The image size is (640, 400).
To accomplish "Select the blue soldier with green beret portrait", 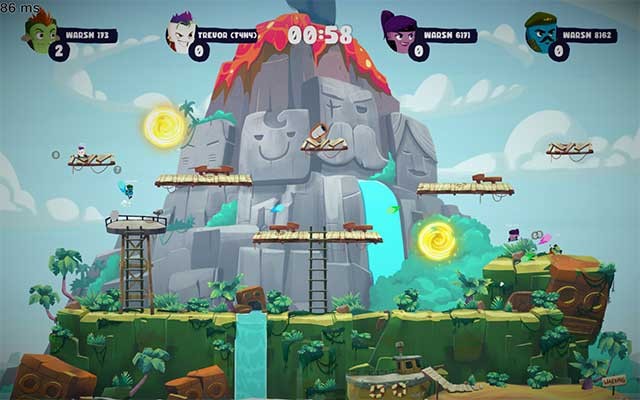I will click(x=541, y=31).
